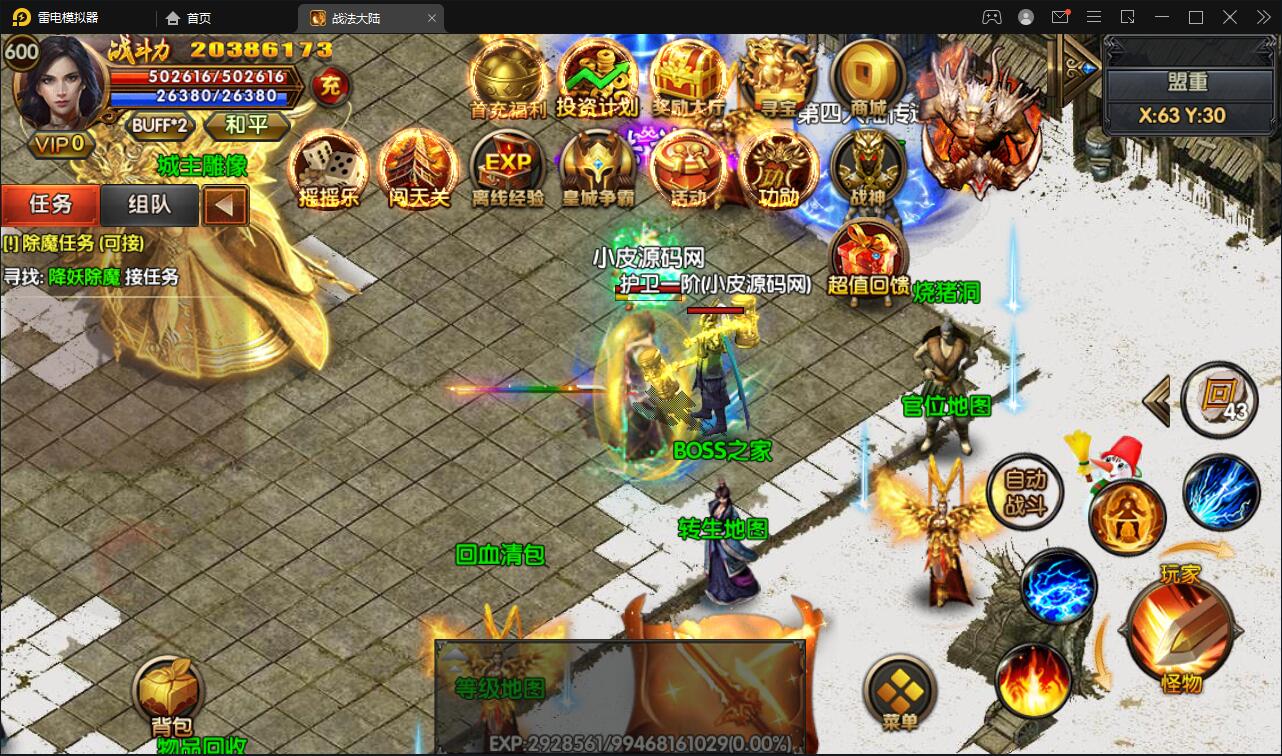This screenshot has height=756, width=1282.
Task: Close the 战法大陆 emulator tab
Action: pyautogui.click(x=432, y=18)
